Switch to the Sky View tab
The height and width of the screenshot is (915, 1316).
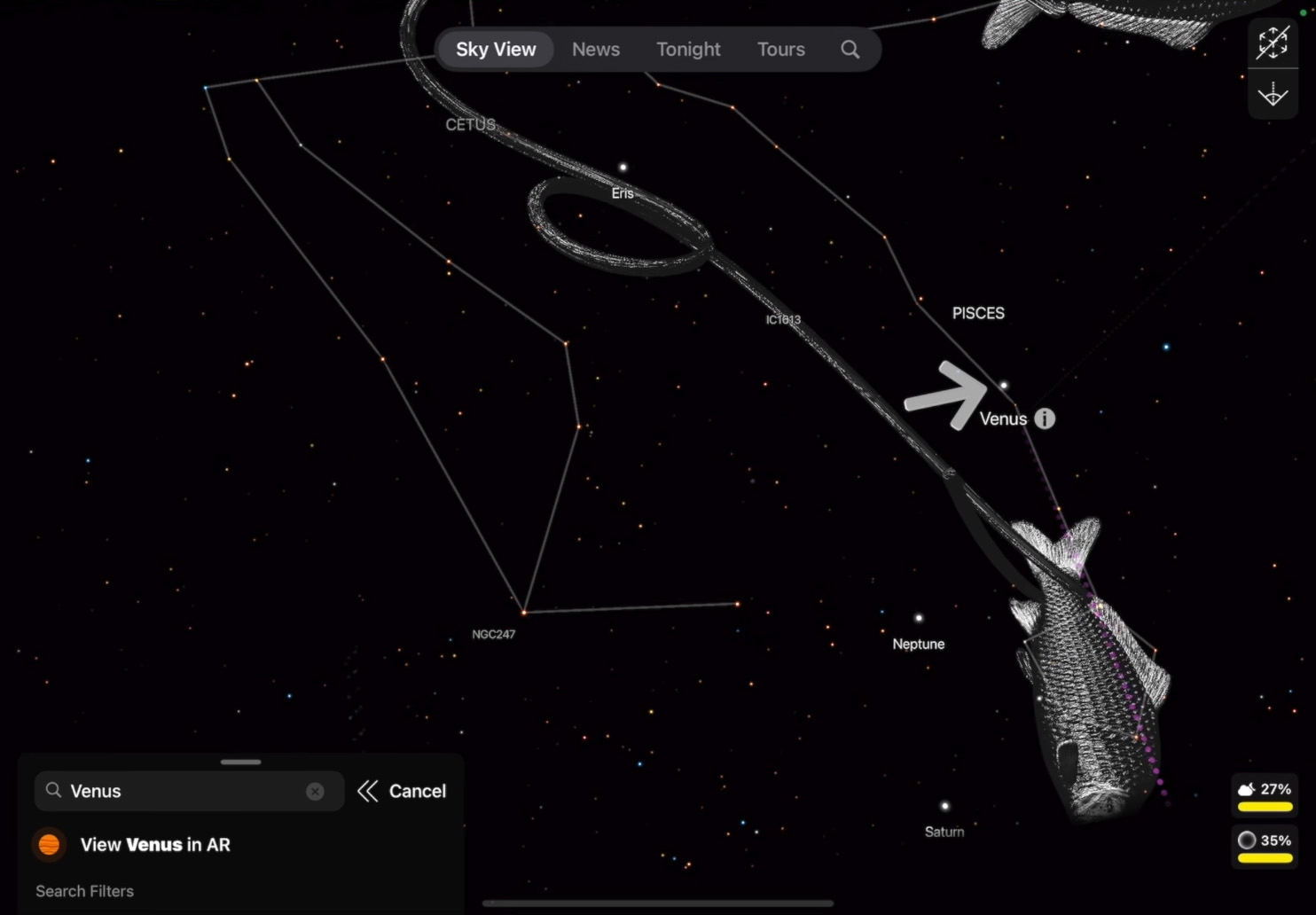[496, 50]
